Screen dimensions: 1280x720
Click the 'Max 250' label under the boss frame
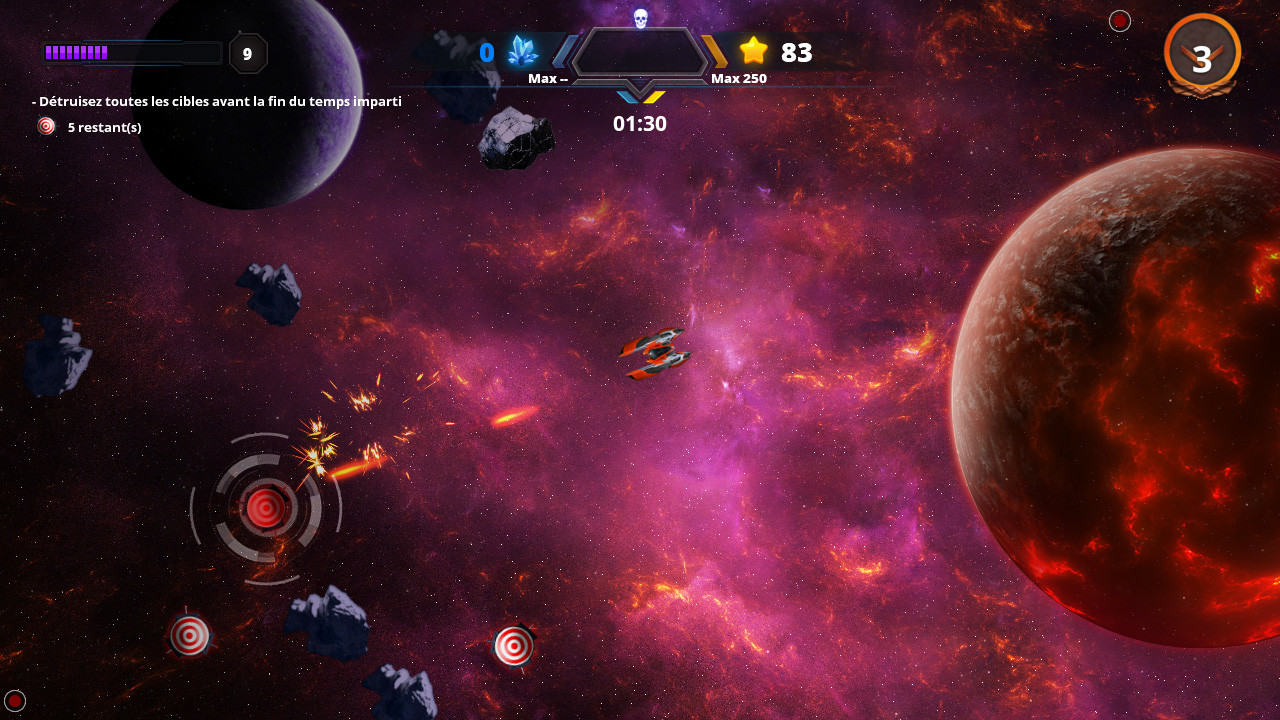(739, 77)
